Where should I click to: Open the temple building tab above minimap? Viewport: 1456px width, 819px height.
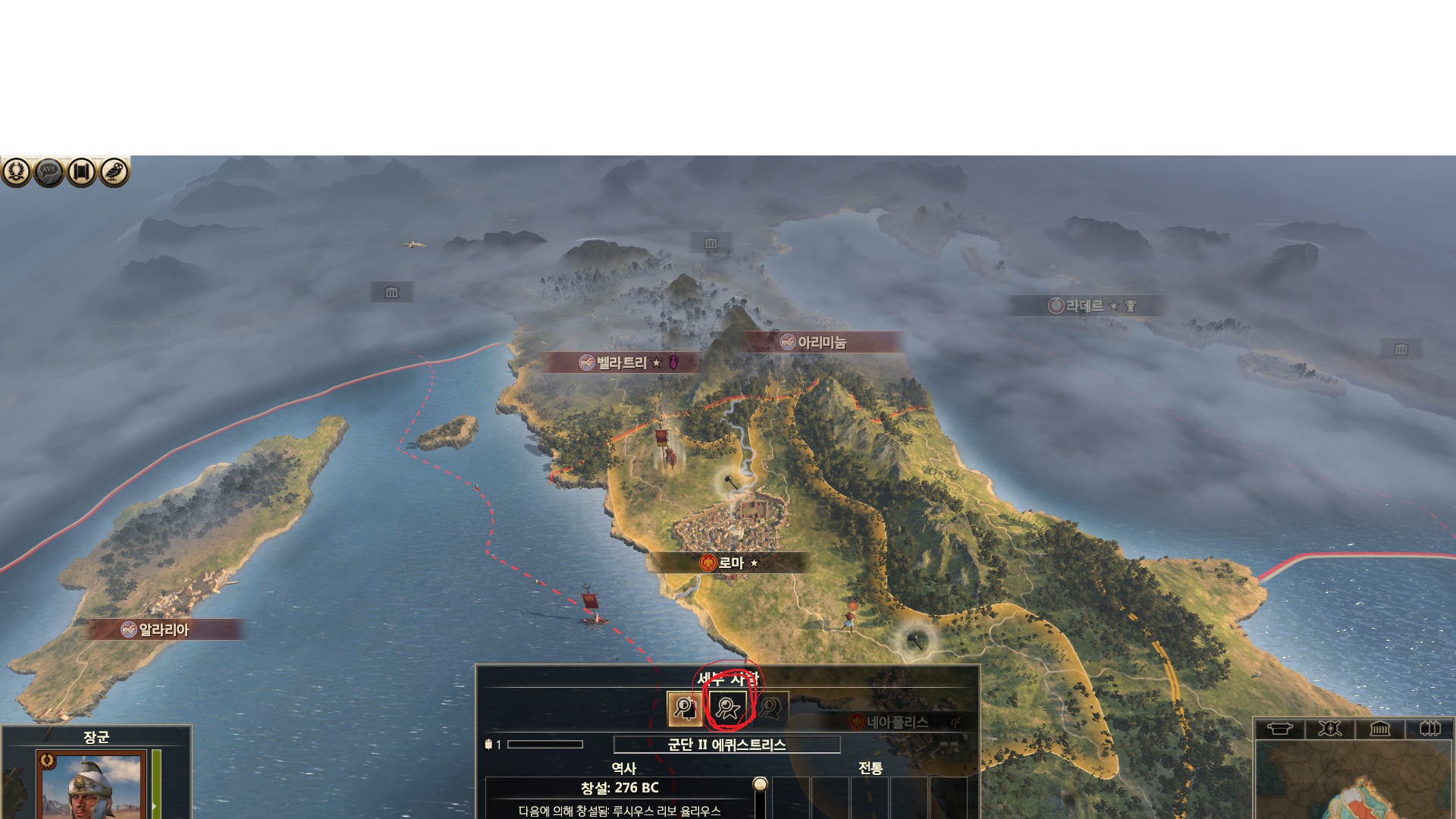click(x=1379, y=729)
